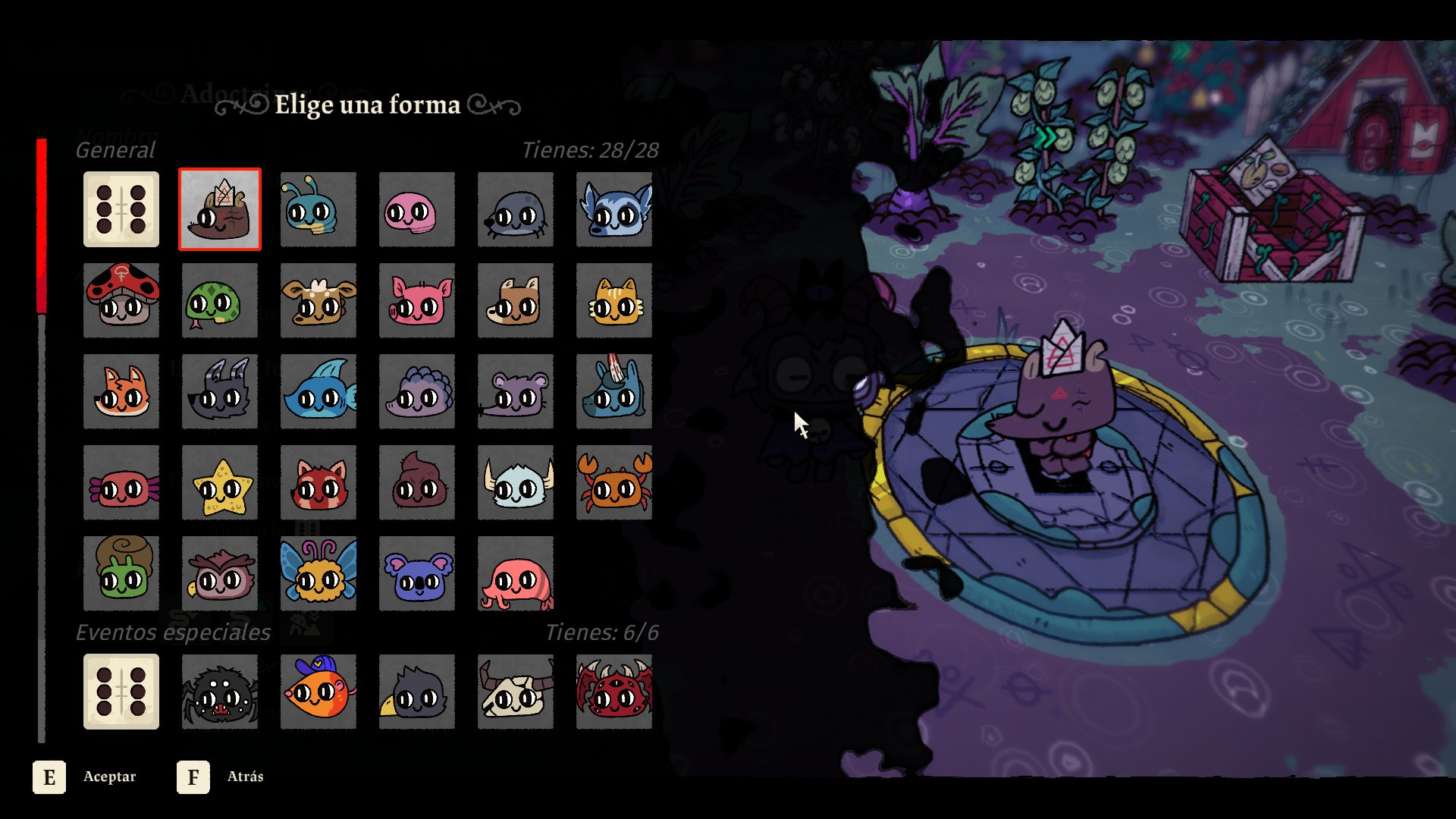
Task: Choose the green snake form
Action: click(x=220, y=300)
